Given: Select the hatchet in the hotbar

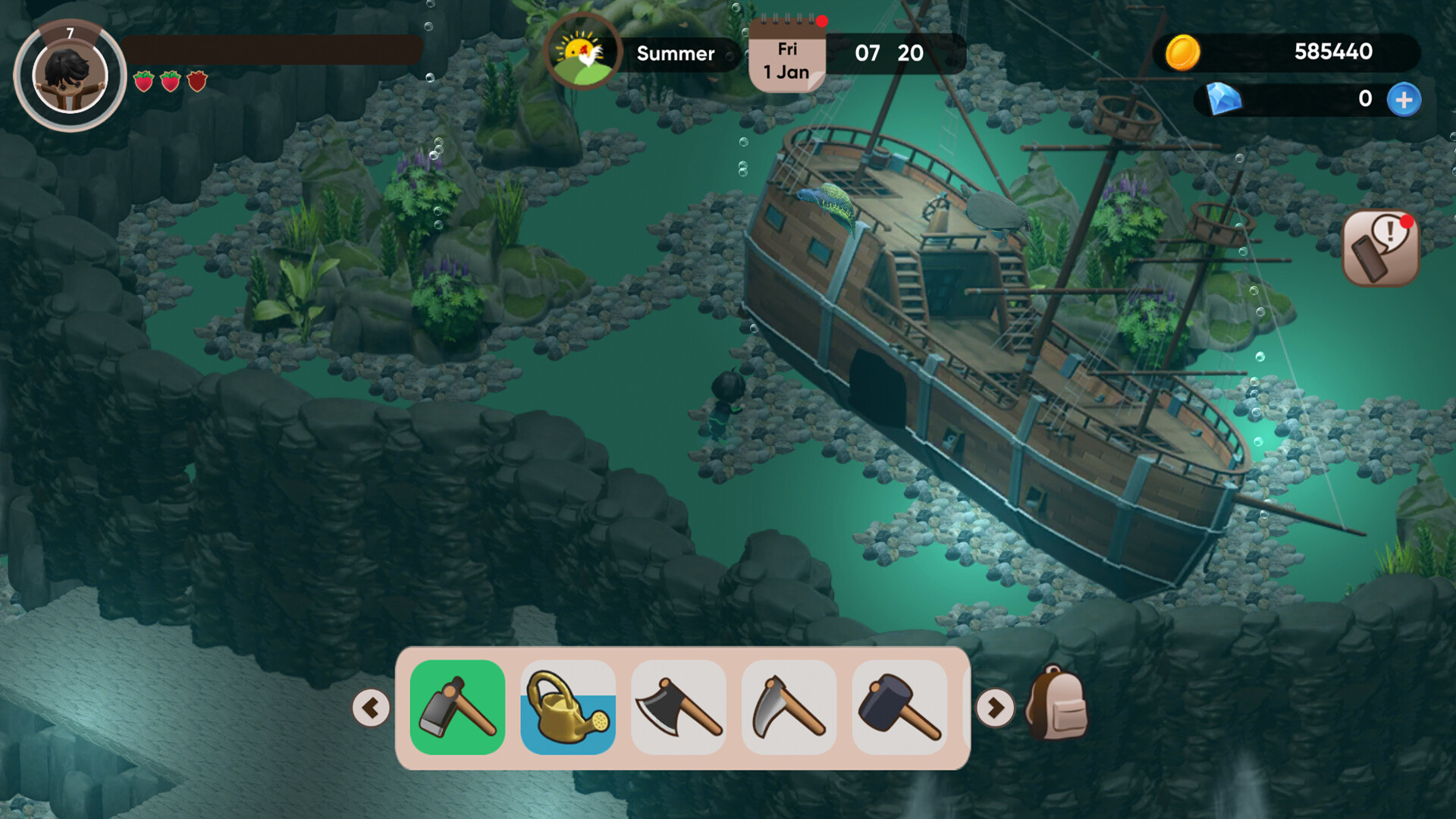Looking at the screenshot, I should (x=457, y=708).
